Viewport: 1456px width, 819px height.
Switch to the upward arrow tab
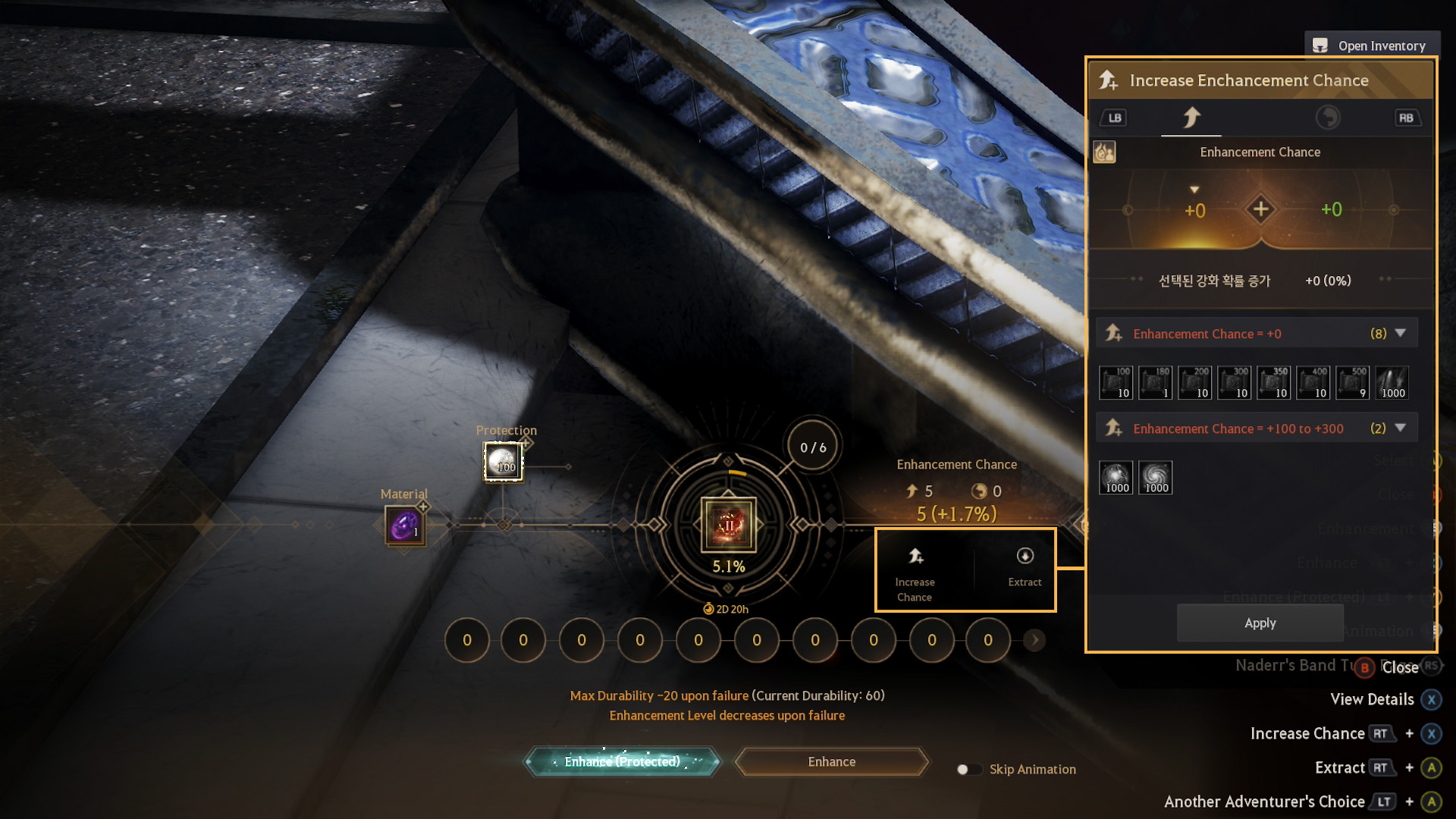pos(1191,118)
